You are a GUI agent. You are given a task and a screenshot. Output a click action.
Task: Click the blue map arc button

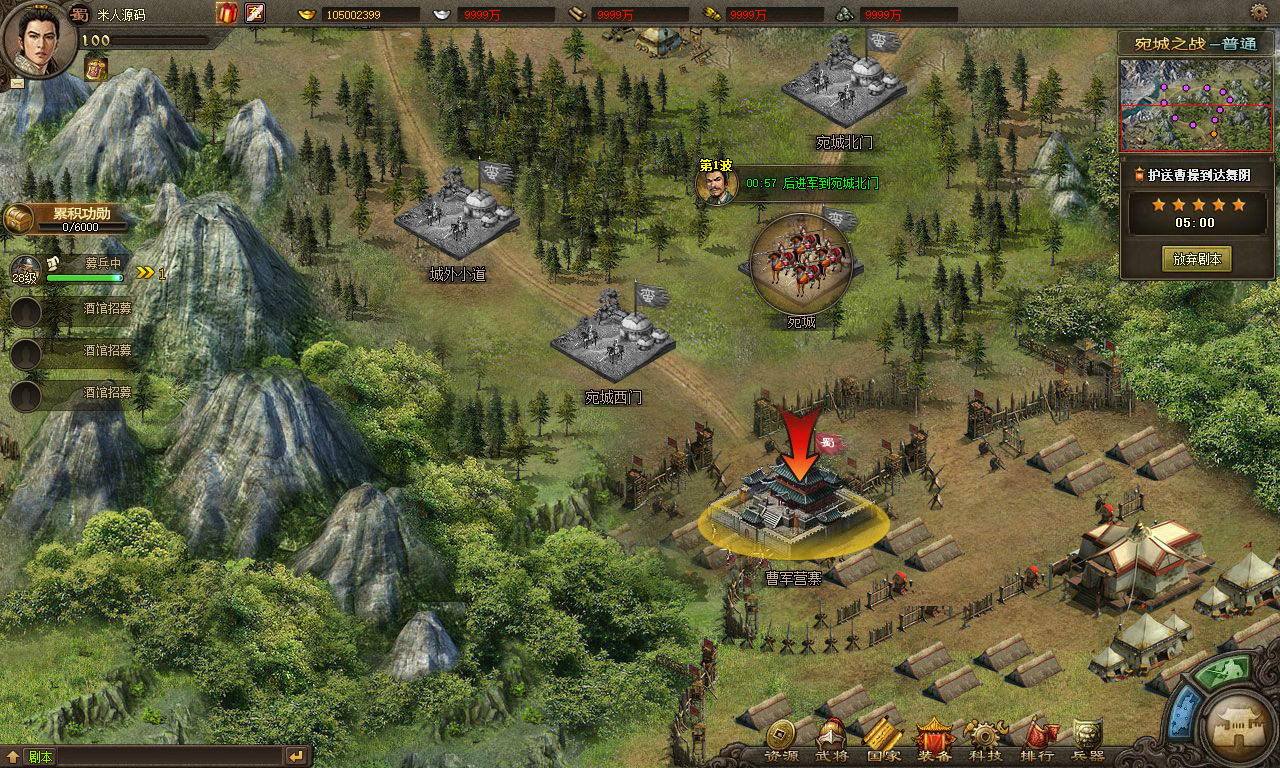pos(1185,714)
